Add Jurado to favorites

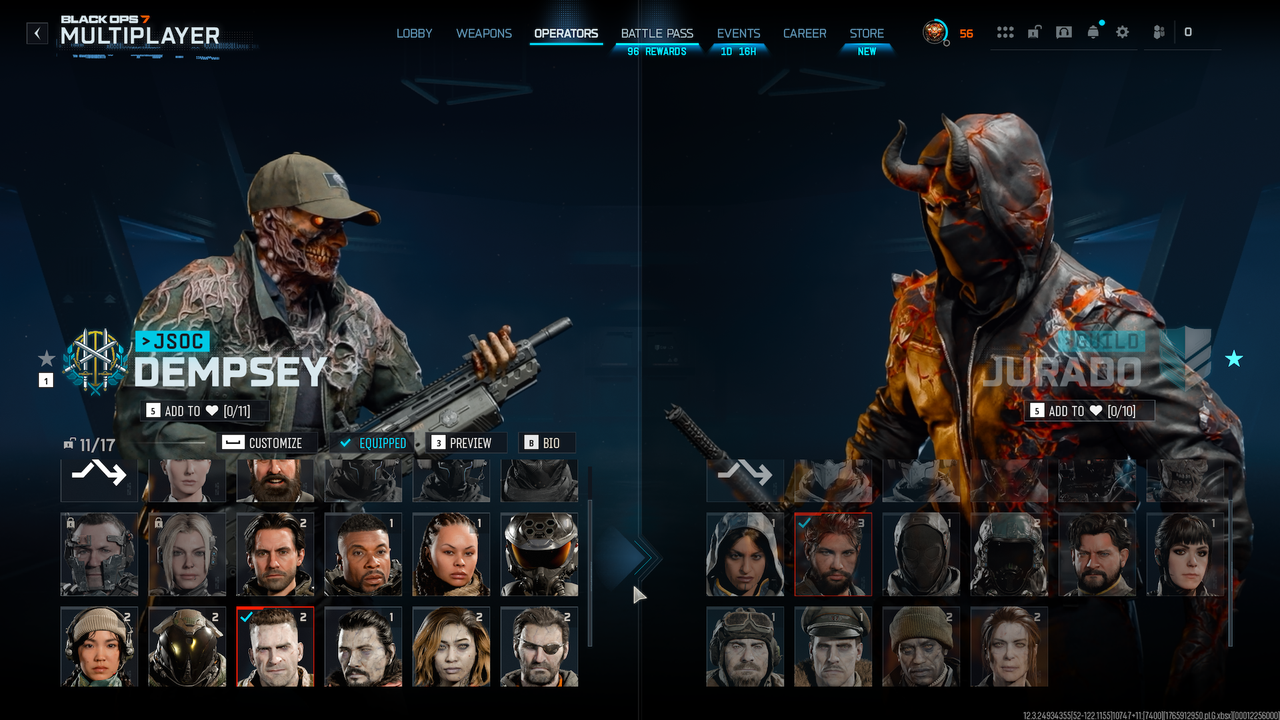tap(1088, 411)
